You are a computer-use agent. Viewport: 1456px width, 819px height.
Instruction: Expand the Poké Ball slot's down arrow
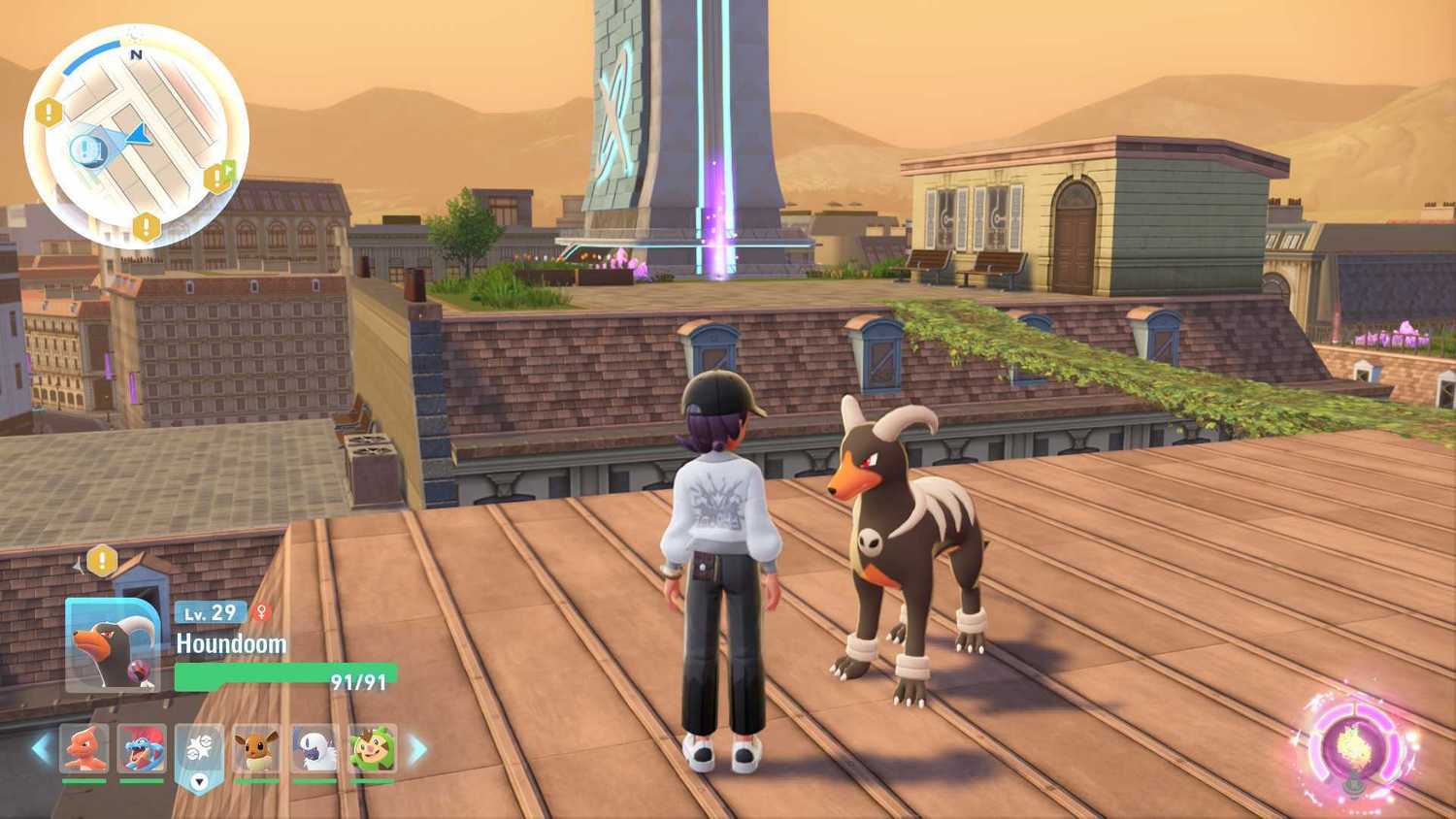(x=200, y=780)
